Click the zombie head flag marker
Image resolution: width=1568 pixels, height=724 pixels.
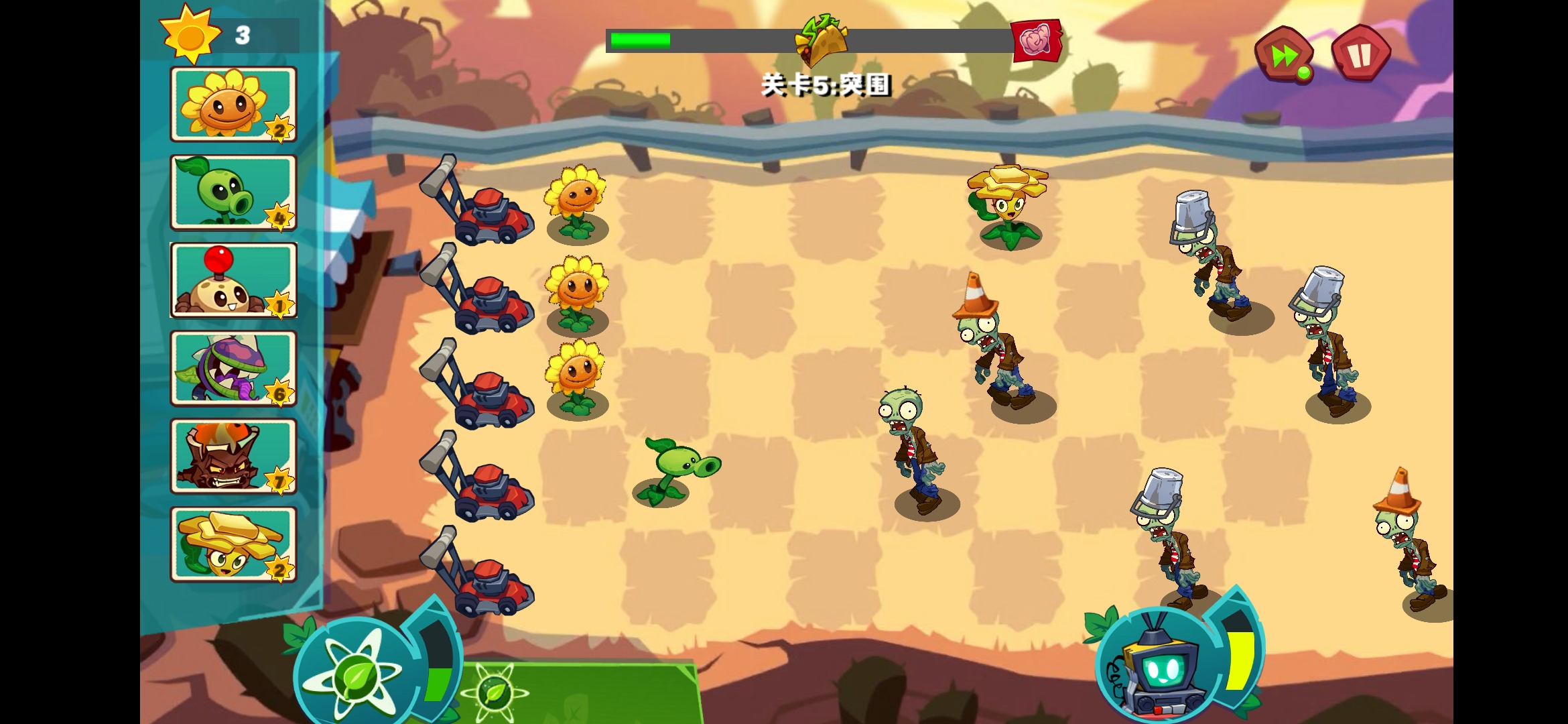coord(1037,40)
